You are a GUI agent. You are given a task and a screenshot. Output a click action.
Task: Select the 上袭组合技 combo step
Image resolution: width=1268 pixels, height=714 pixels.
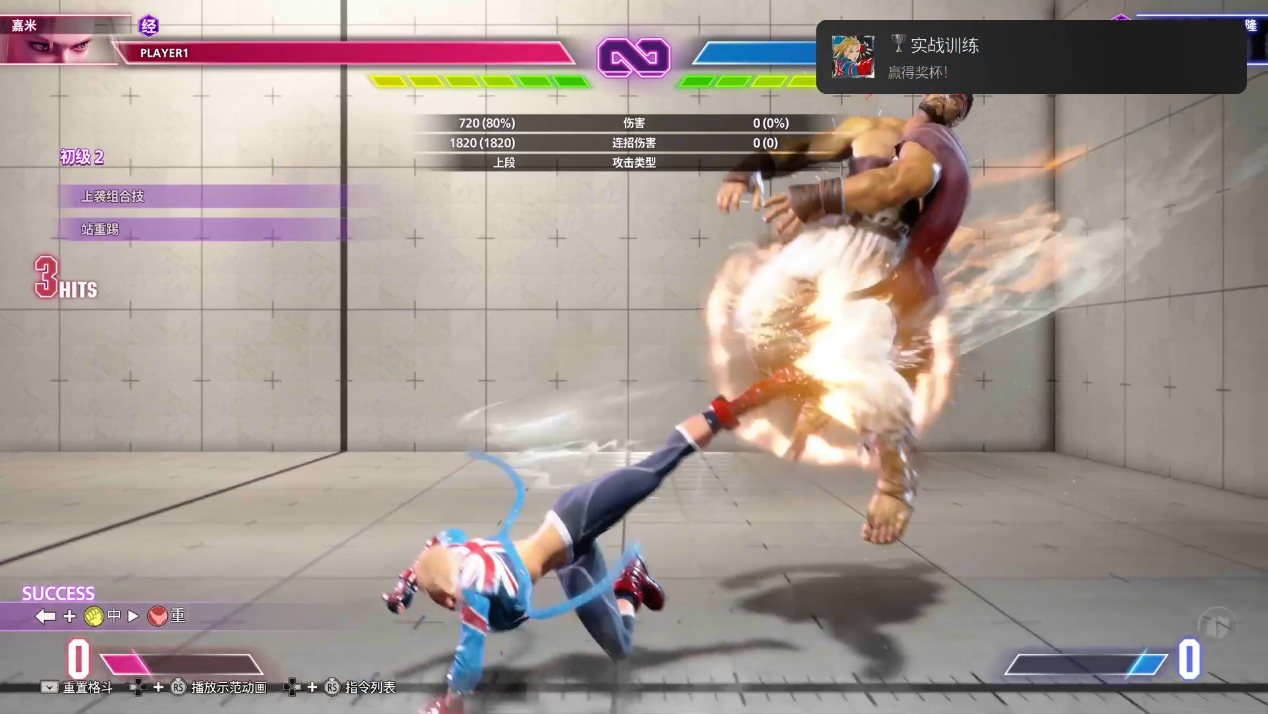[x=113, y=196]
